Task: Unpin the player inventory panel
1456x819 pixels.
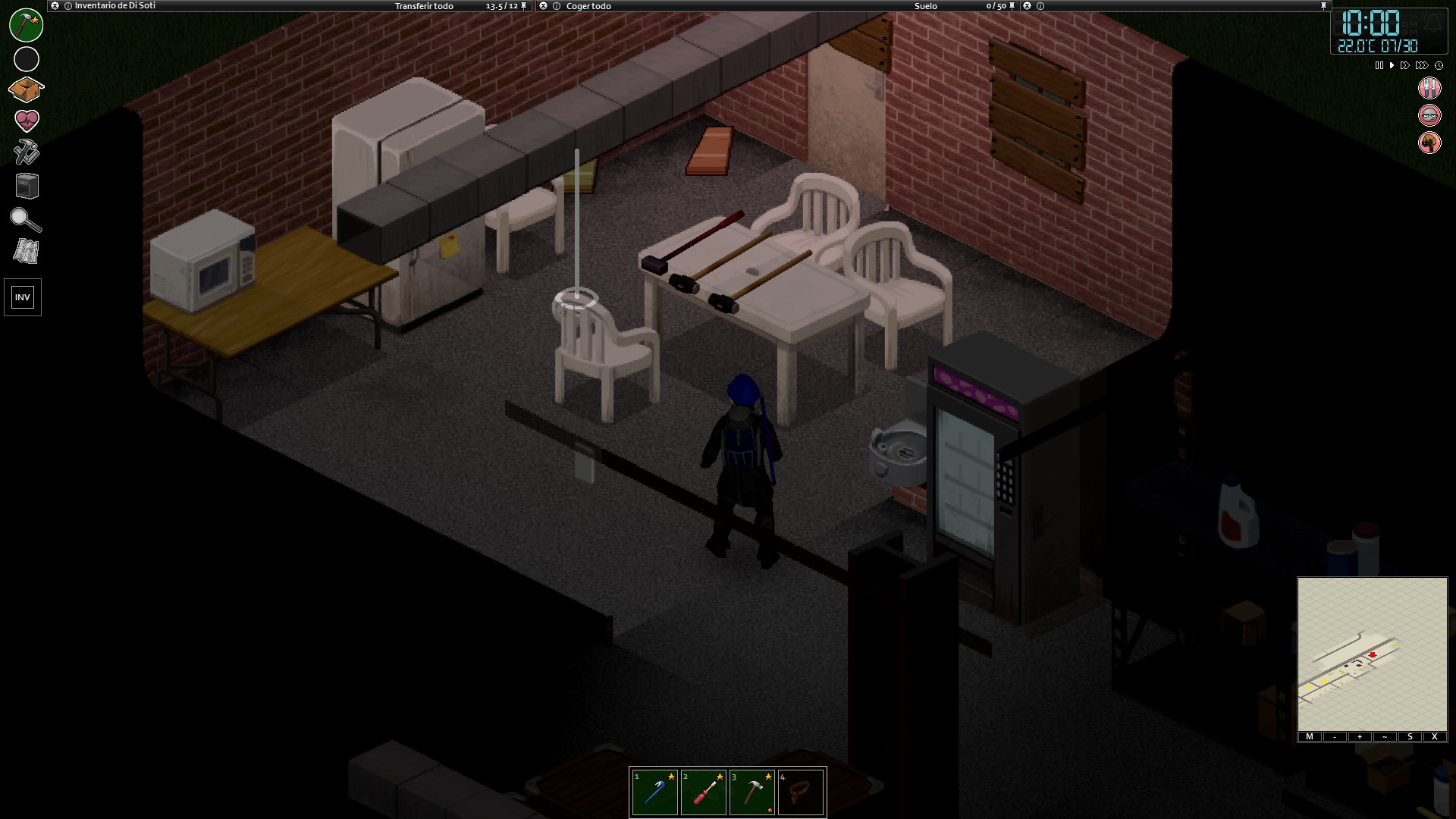Action: [523, 6]
